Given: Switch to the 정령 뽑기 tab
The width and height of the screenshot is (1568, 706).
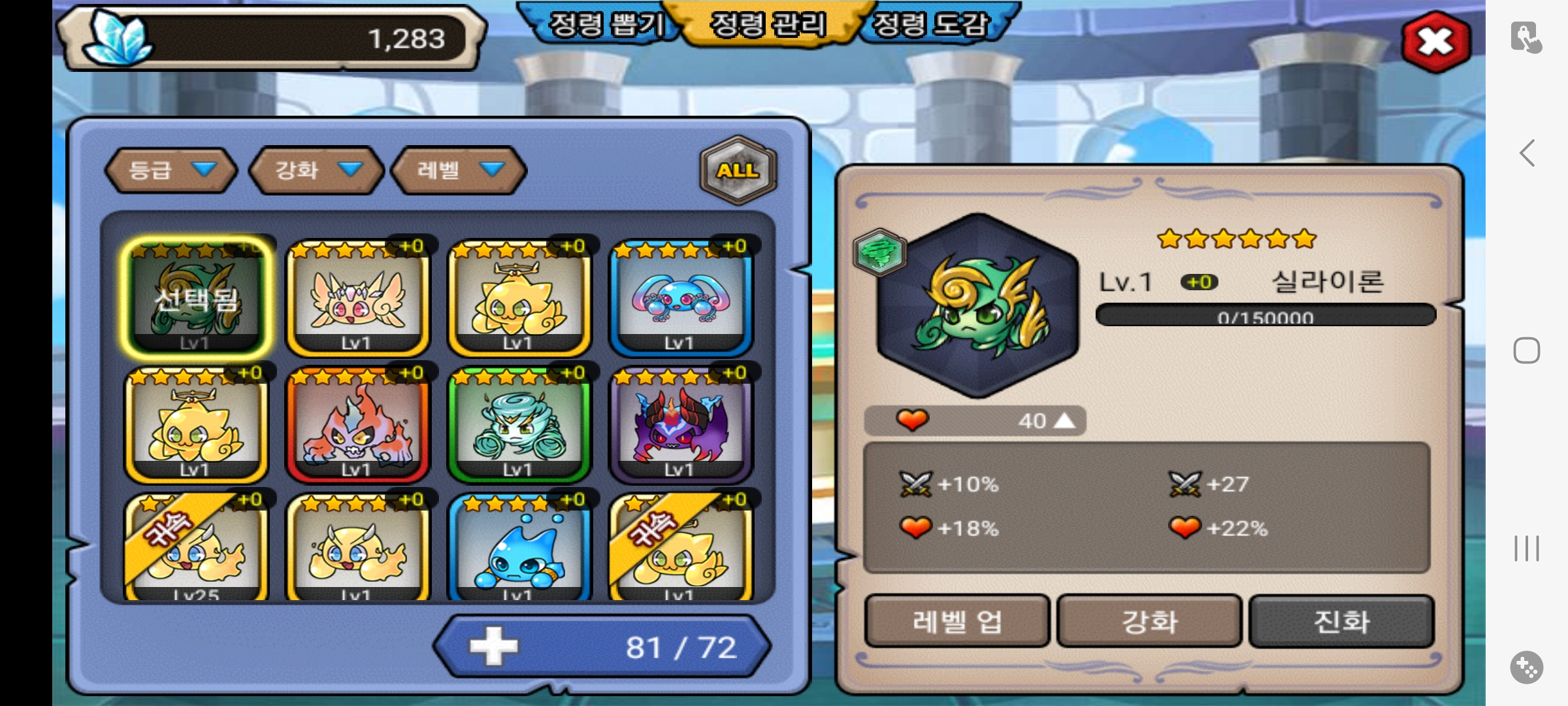Looking at the screenshot, I should (x=606, y=25).
